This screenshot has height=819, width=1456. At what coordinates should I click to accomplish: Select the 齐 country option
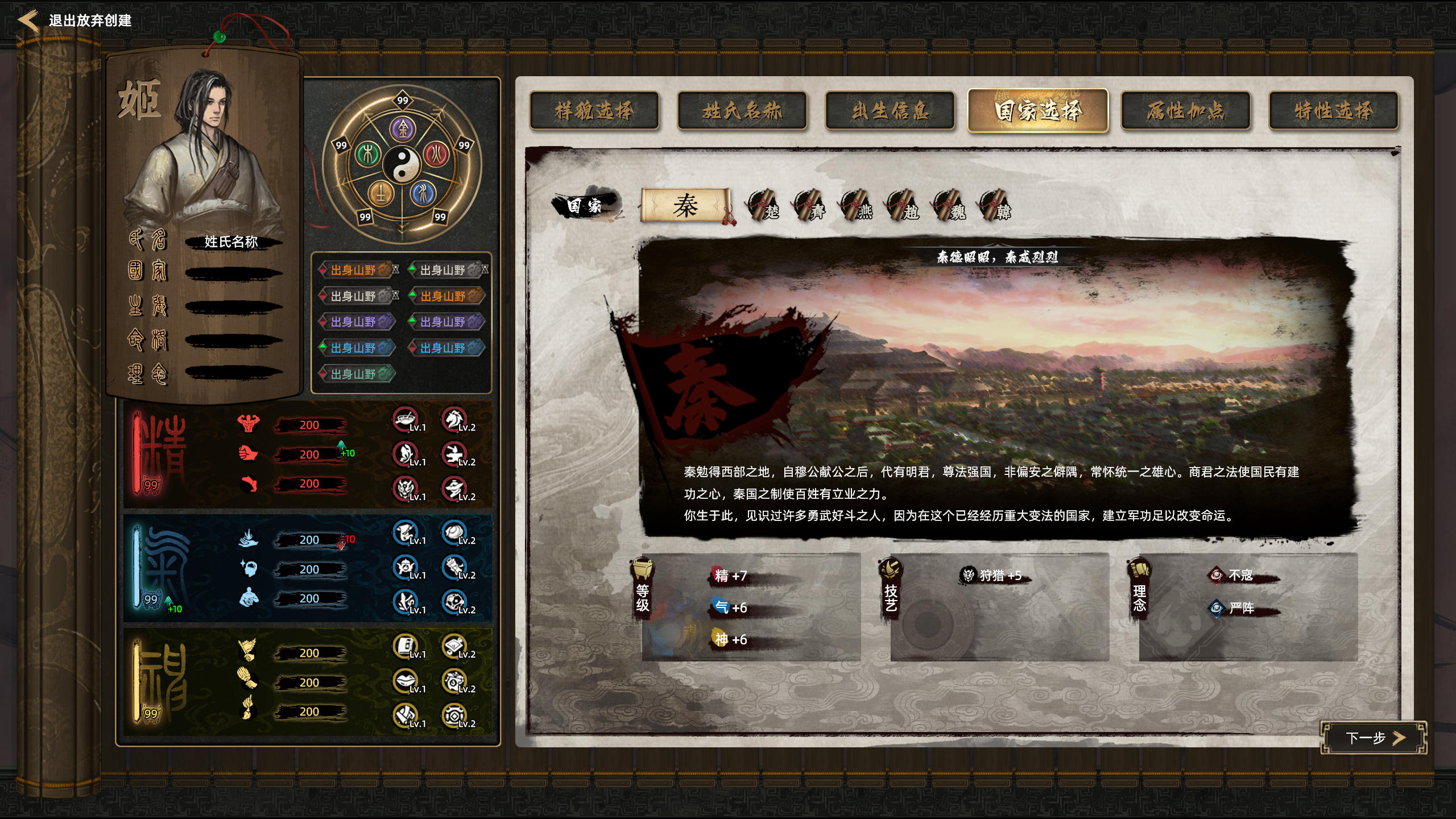[x=811, y=206]
